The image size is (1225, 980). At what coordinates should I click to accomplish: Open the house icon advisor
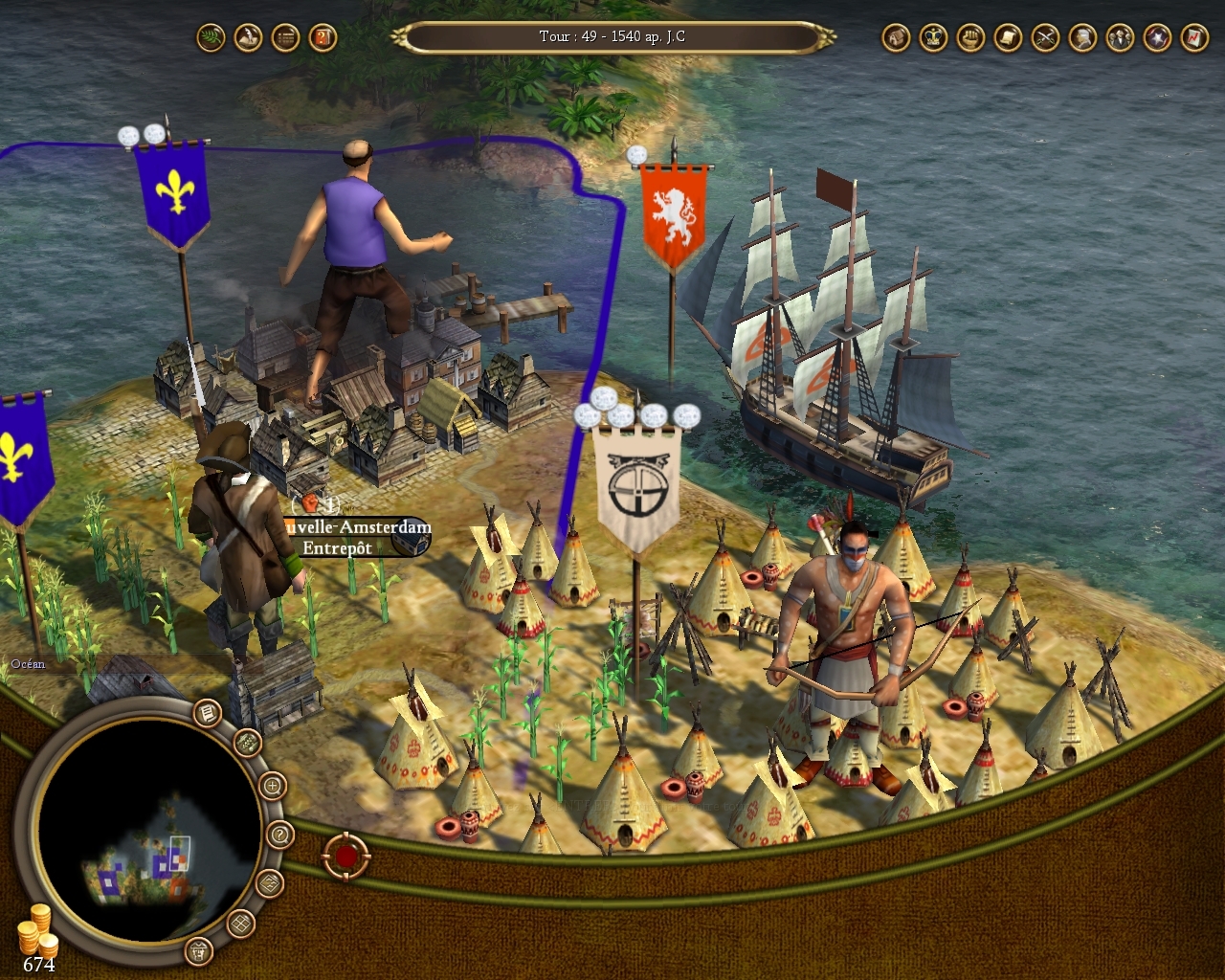point(896,38)
